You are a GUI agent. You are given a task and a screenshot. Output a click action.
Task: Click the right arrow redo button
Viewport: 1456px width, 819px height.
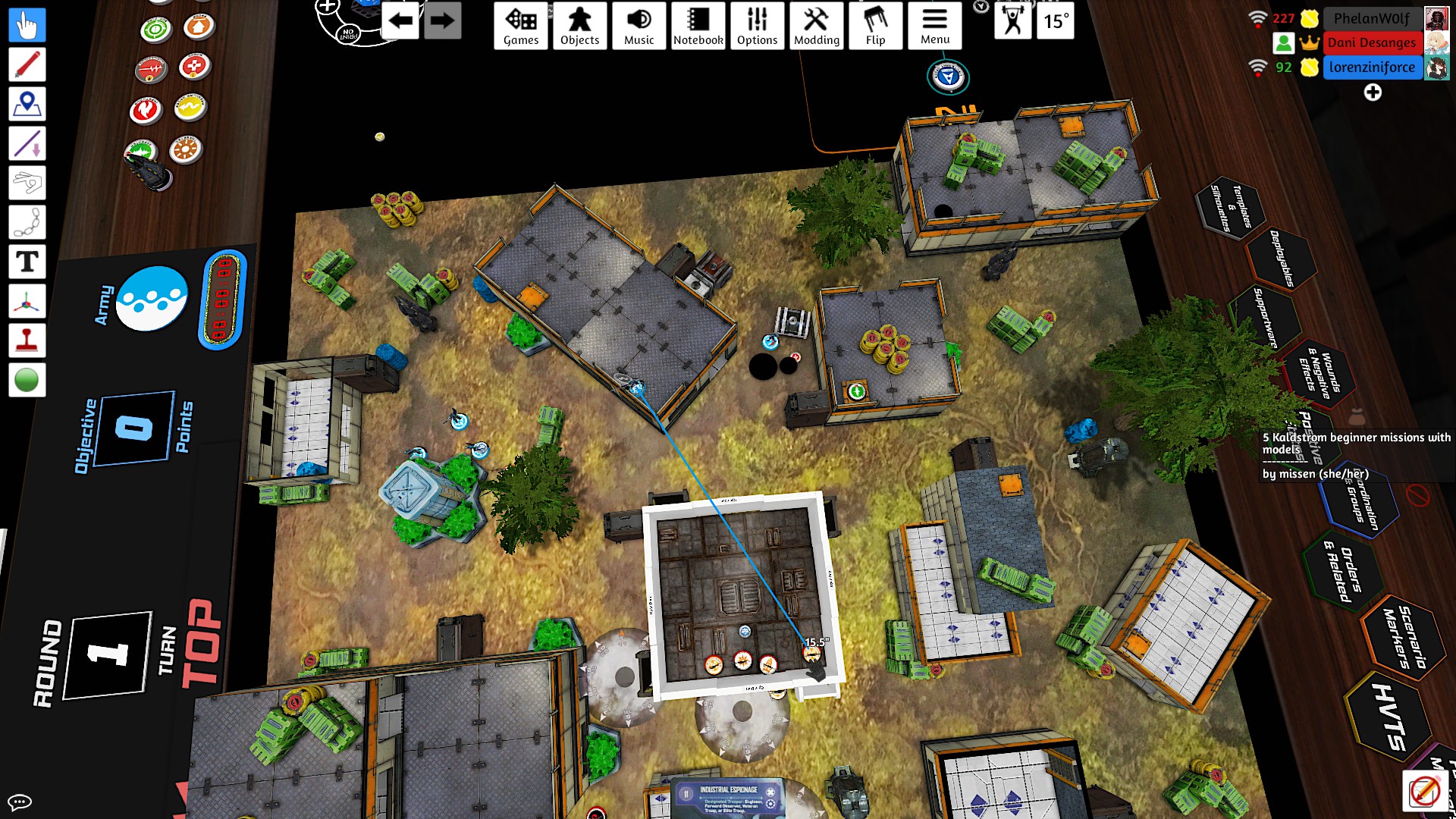[x=442, y=20]
